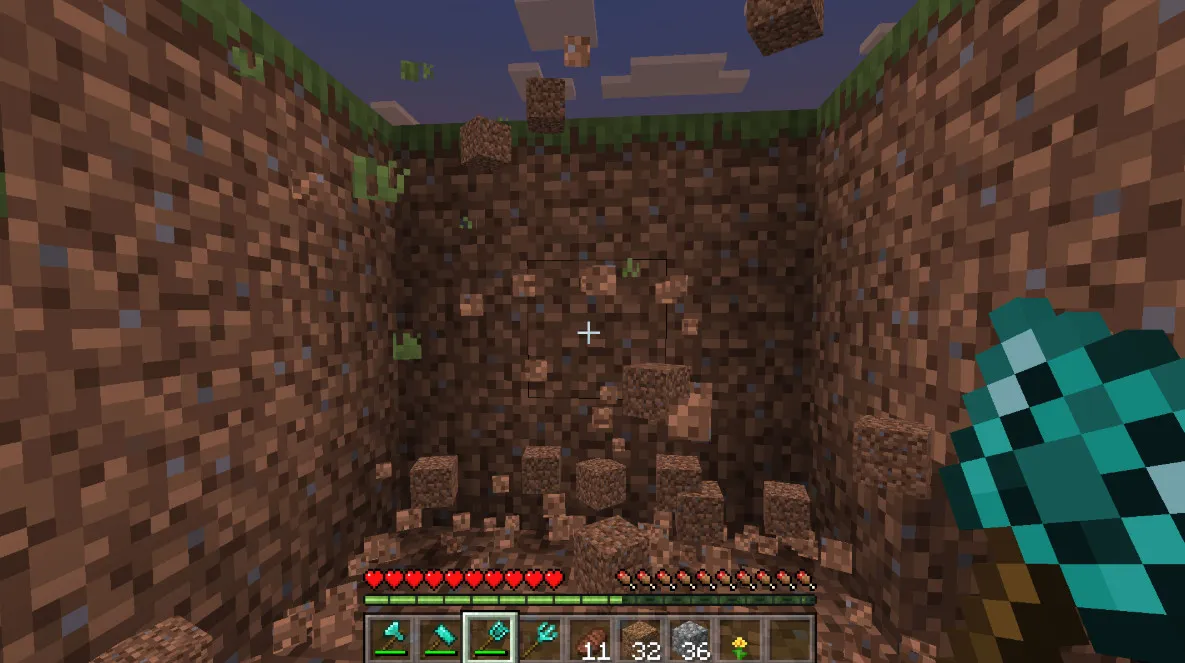This screenshot has width=1185, height=663.
Task: Click the highlighted diamond fork tool slot
Action: tap(490, 637)
